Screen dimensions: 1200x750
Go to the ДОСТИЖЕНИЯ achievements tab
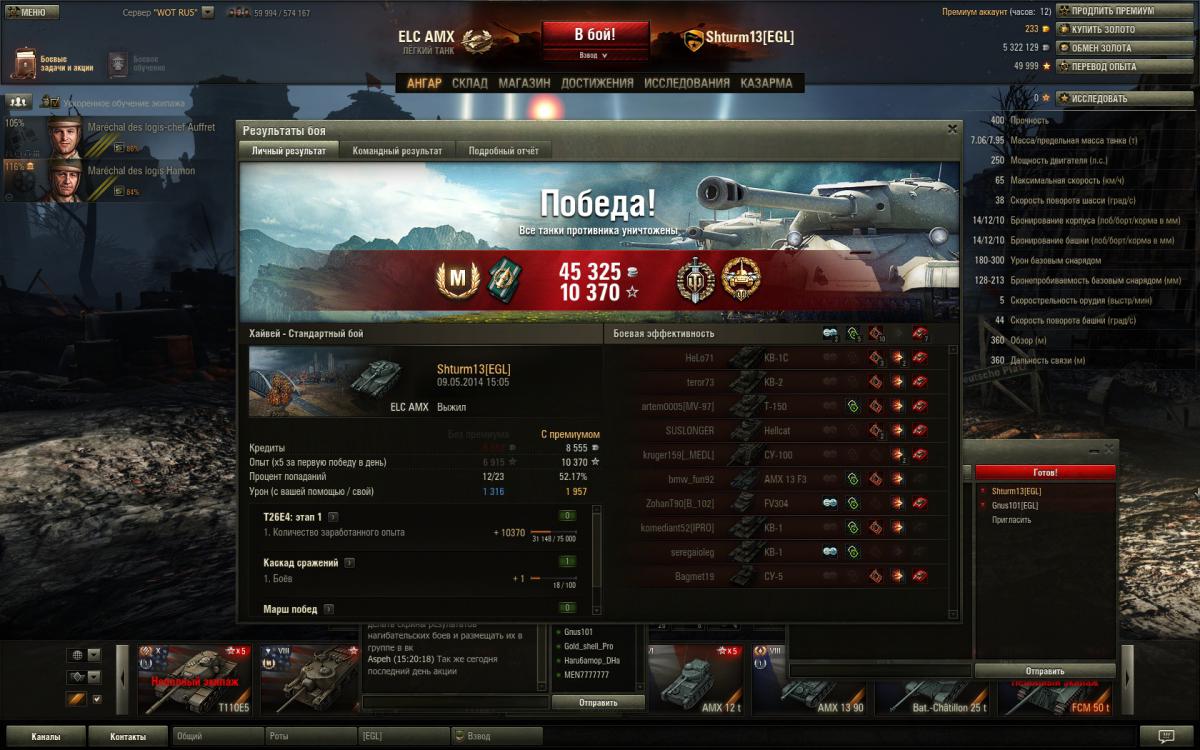coord(597,83)
